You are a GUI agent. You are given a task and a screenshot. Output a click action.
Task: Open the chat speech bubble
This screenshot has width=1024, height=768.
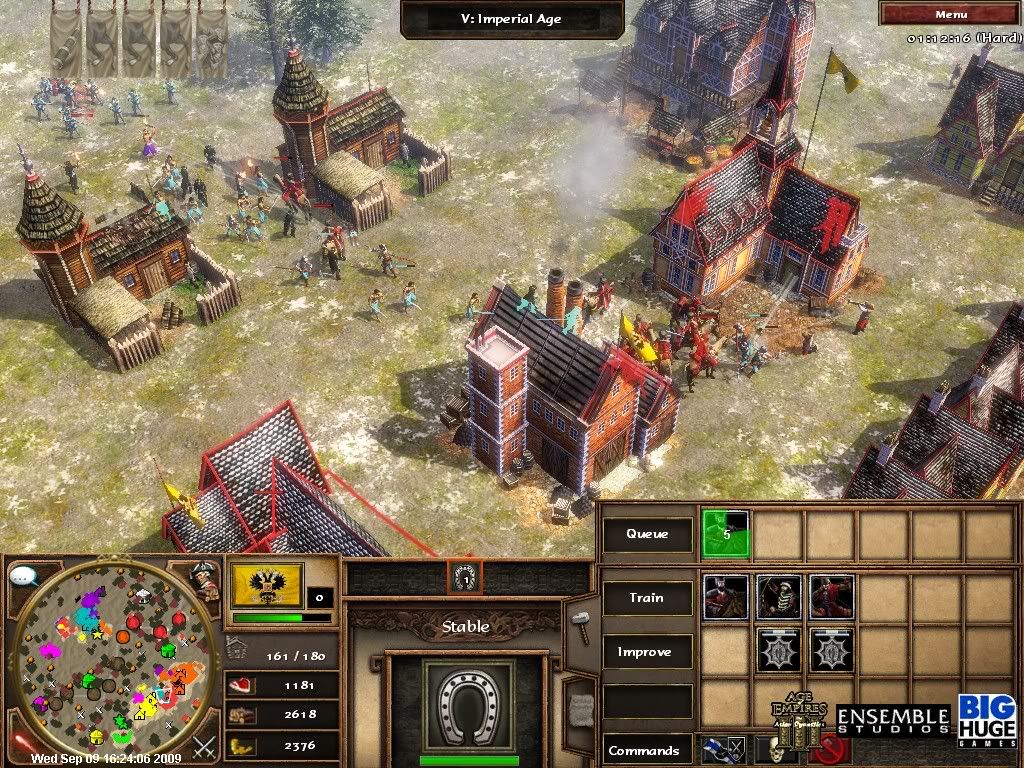tap(23, 576)
